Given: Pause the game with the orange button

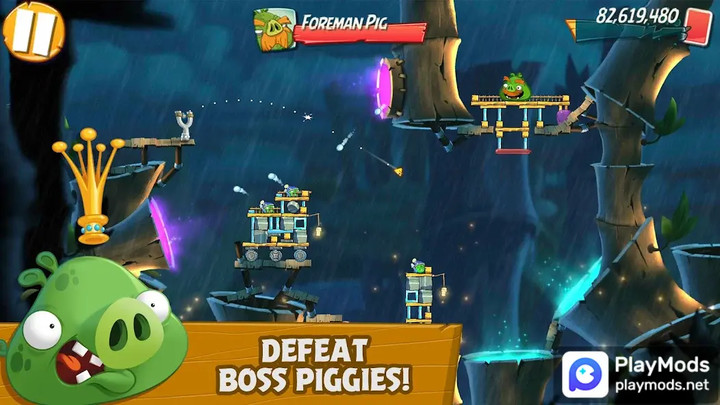Looking at the screenshot, I should click(31, 31).
